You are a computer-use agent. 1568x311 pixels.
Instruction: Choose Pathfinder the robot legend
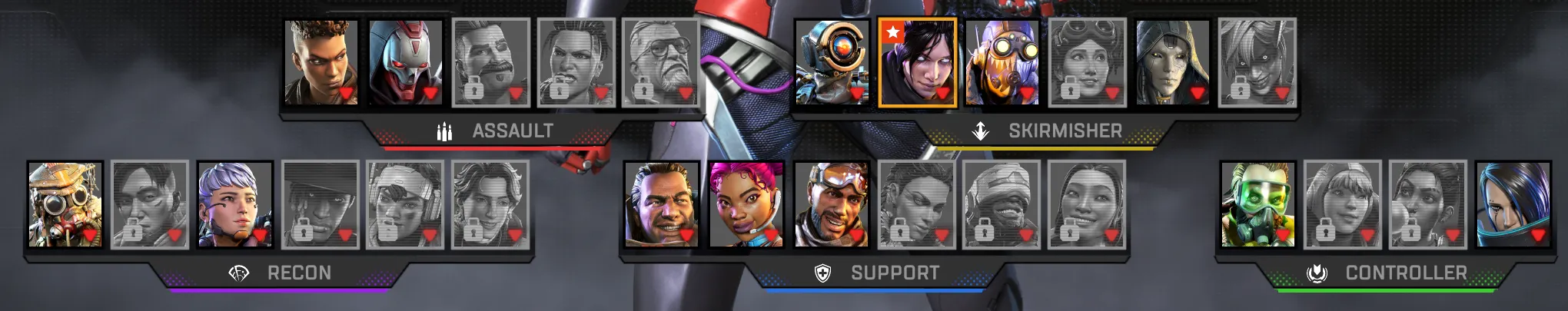point(832,63)
